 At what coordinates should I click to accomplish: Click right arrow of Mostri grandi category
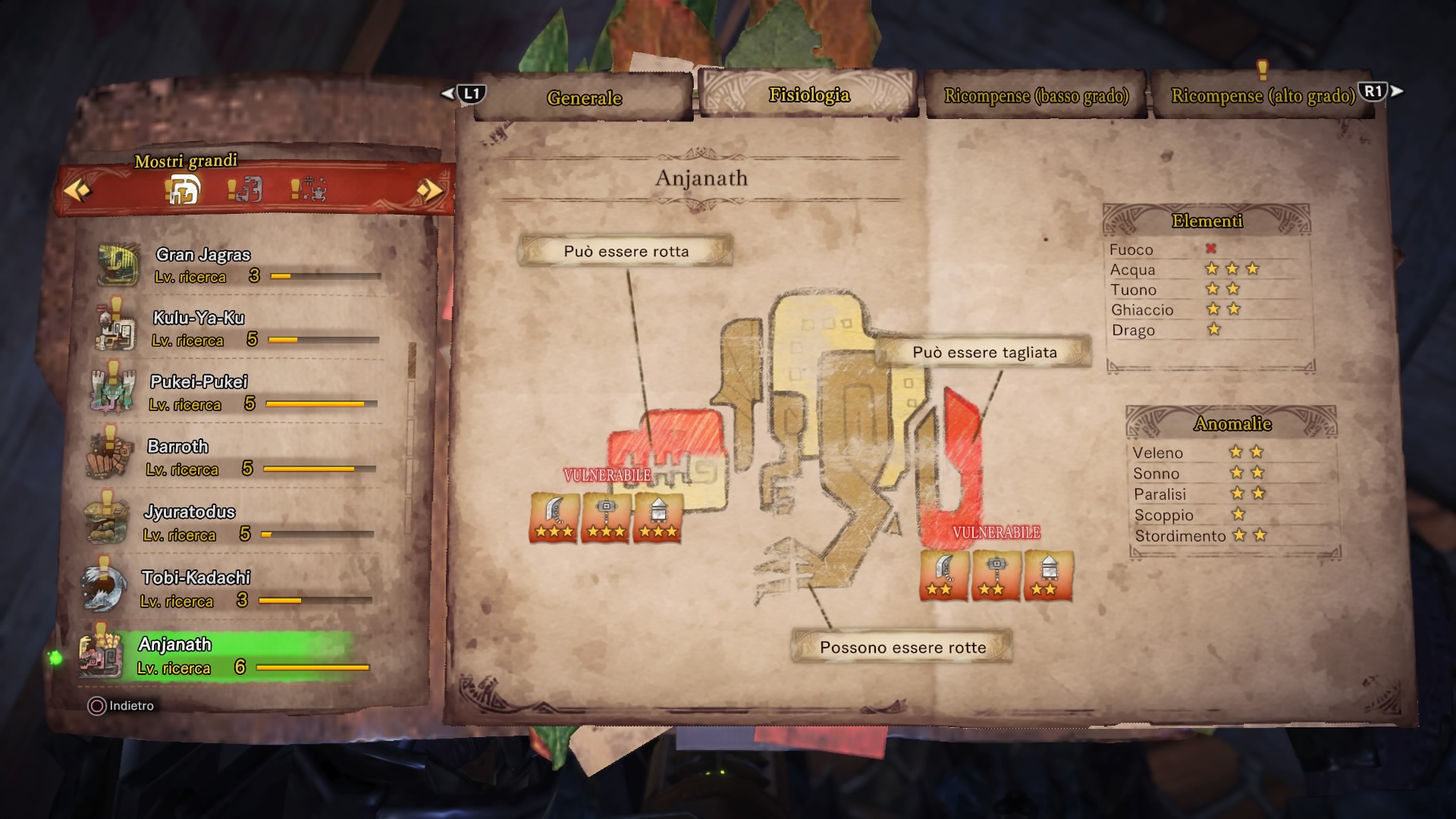click(x=429, y=190)
